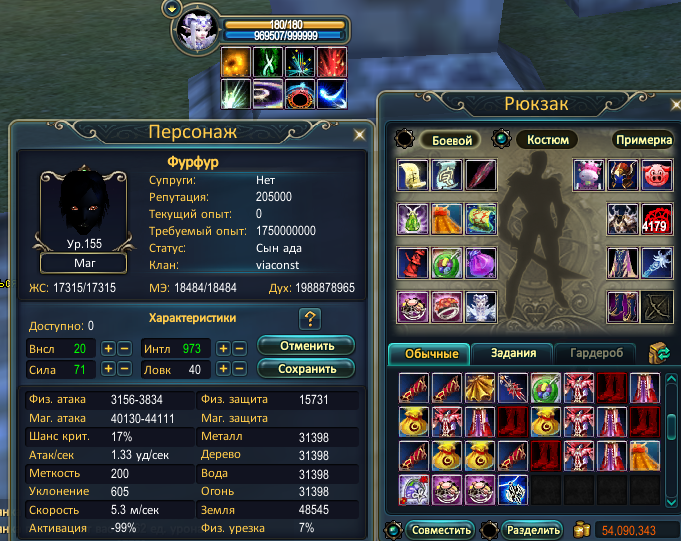Add a point to Внсл
The image size is (681, 541).
point(108,348)
